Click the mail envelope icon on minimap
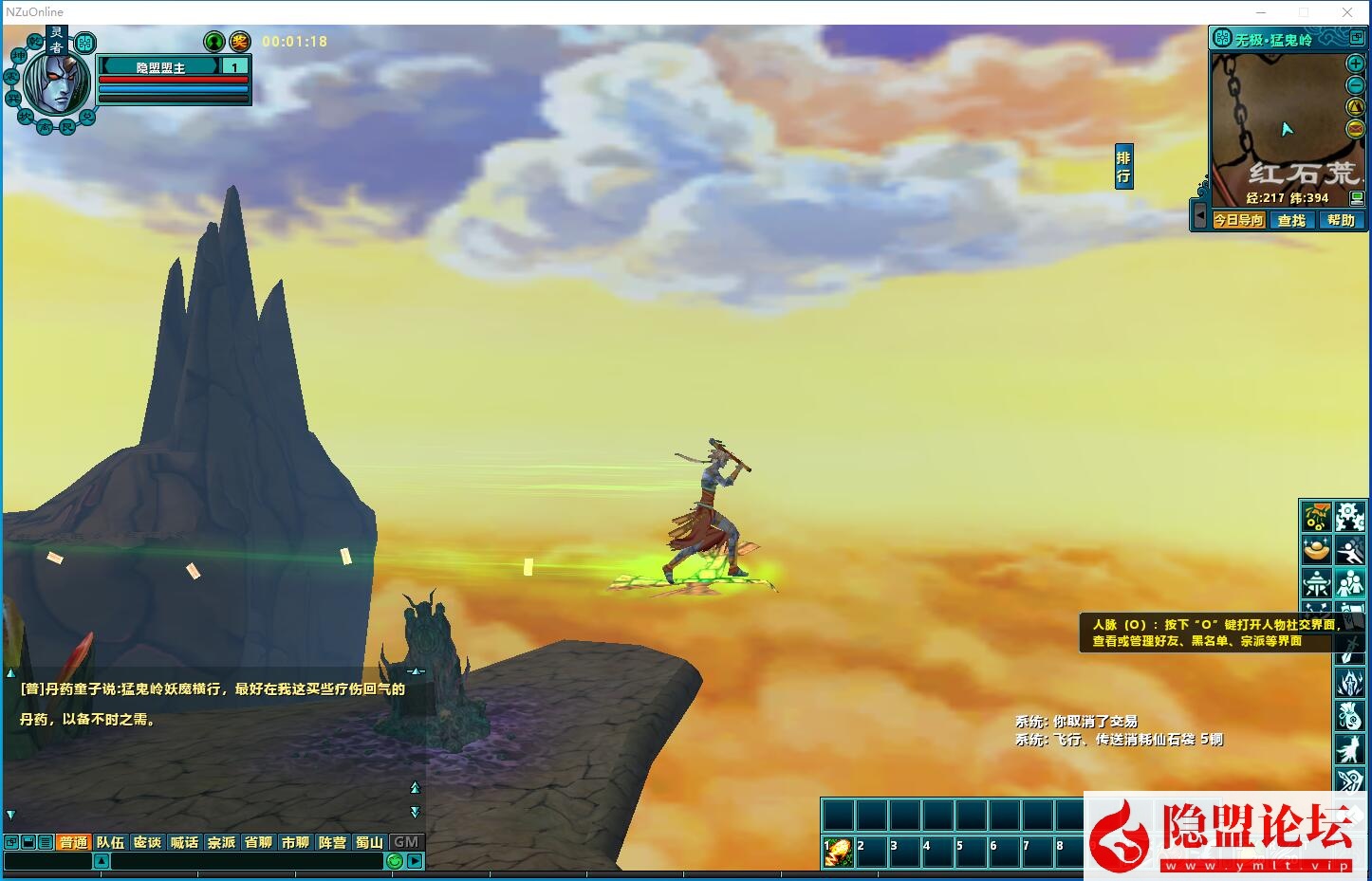This screenshot has height=881, width=1372. coord(1356,129)
